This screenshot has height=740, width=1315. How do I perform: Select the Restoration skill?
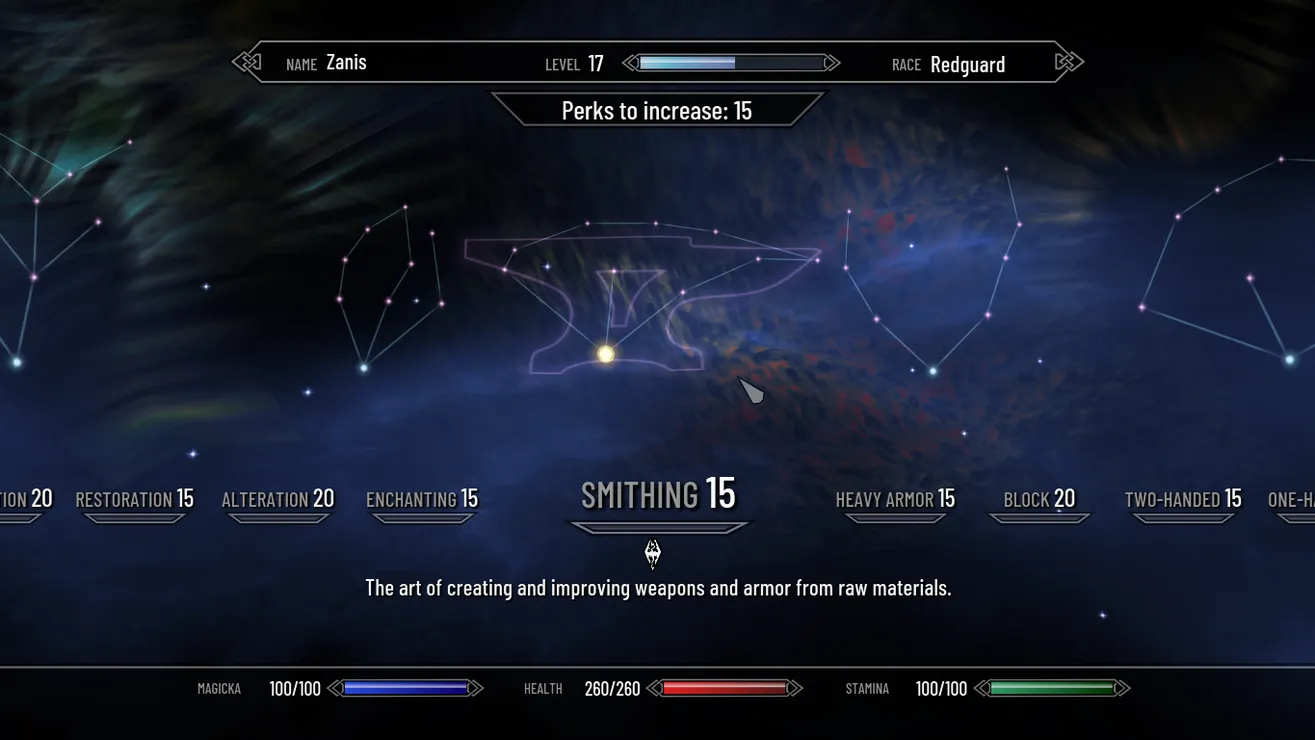pyautogui.click(x=134, y=499)
